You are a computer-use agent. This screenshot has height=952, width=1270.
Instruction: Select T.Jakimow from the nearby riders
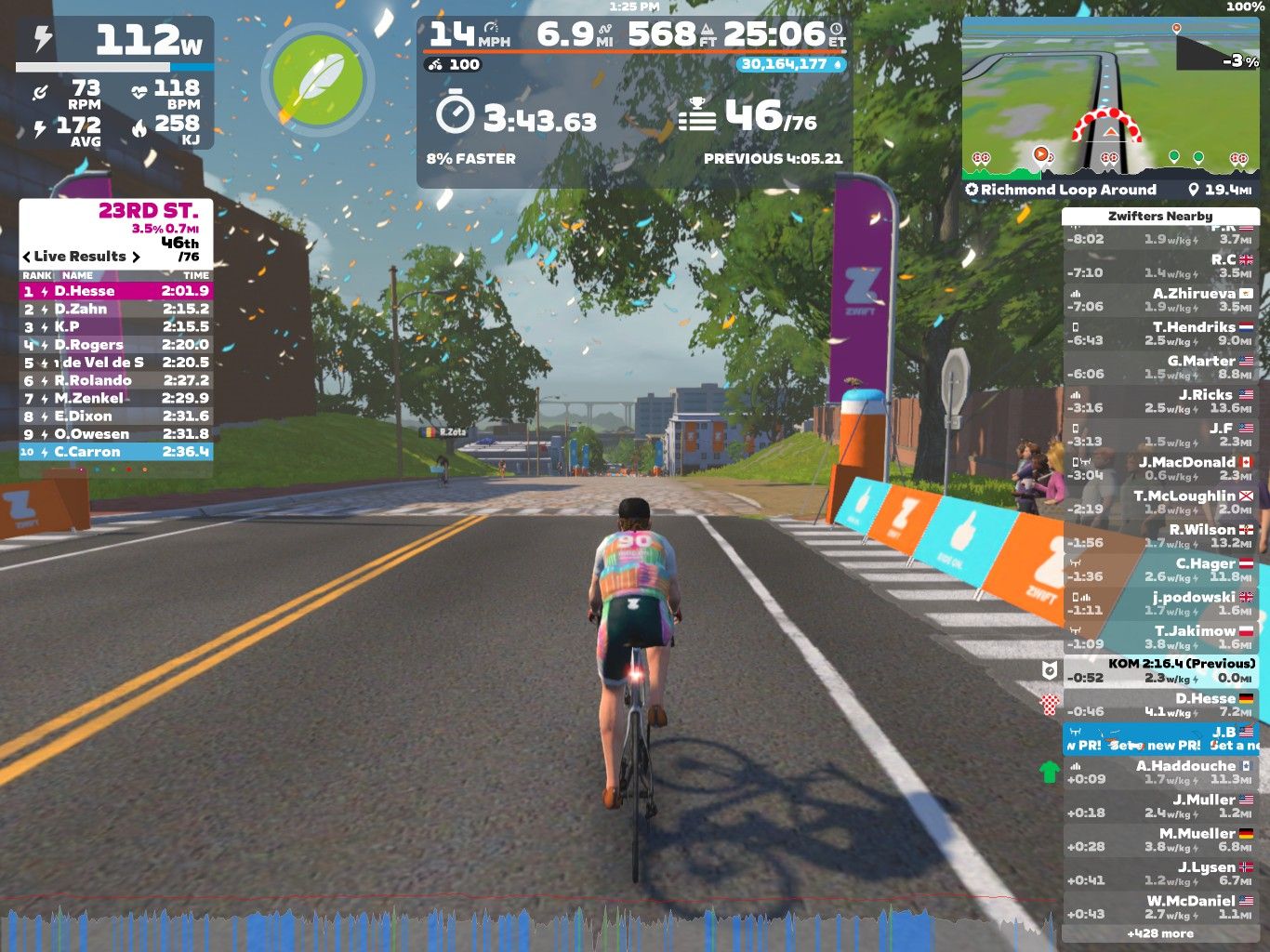click(x=1159, y=637)
